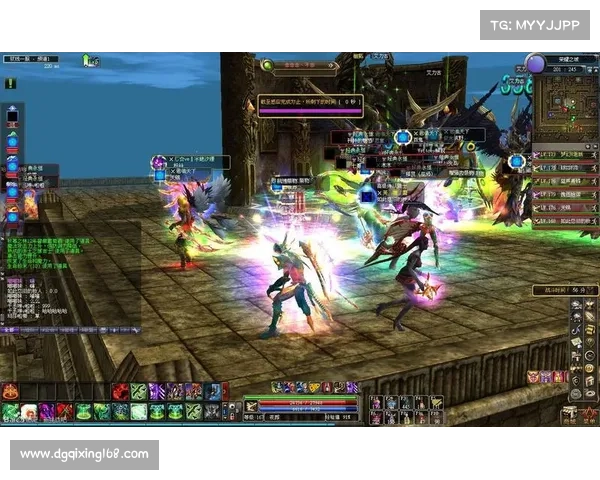600x480 pixels.
Task: Click the purple orb beside the minimap
Action: coord(535,65)
